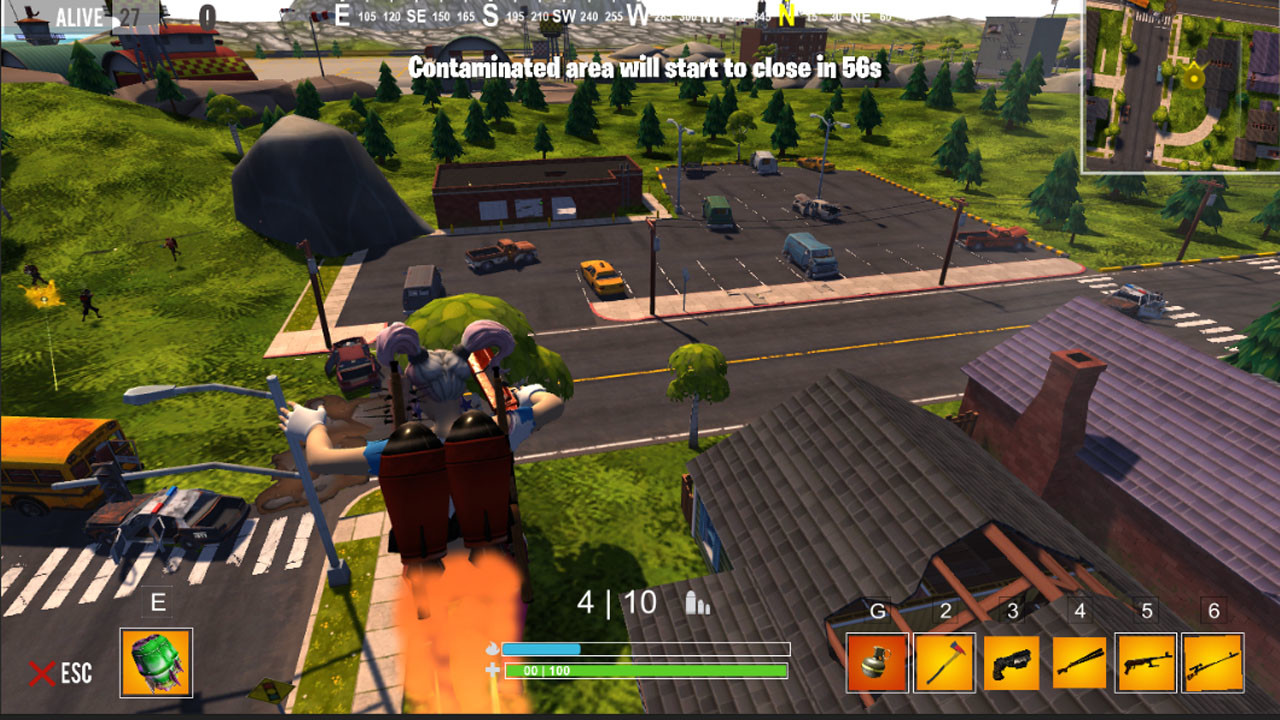Select the grenade in the G hotbar slot
The image size is (1280, 720).
875,662
